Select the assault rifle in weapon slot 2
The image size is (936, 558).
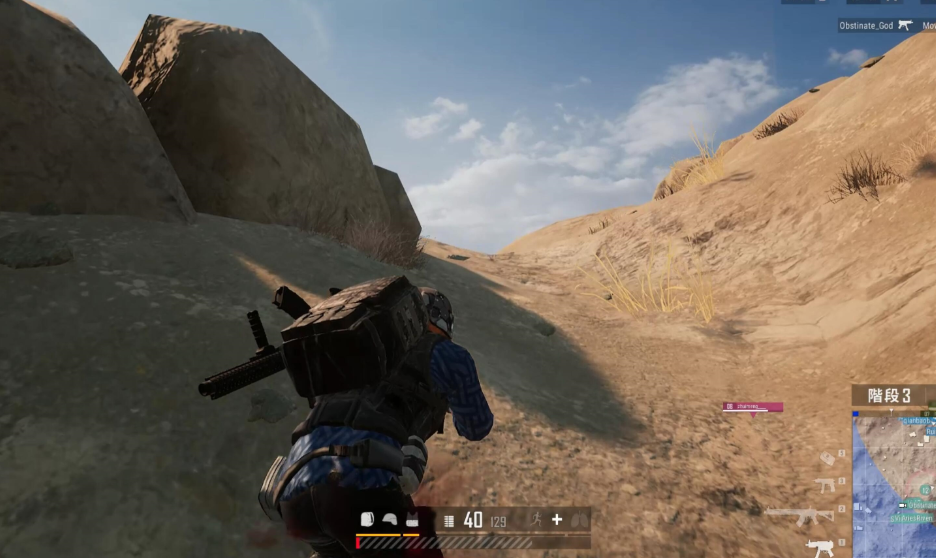point(800,516)
